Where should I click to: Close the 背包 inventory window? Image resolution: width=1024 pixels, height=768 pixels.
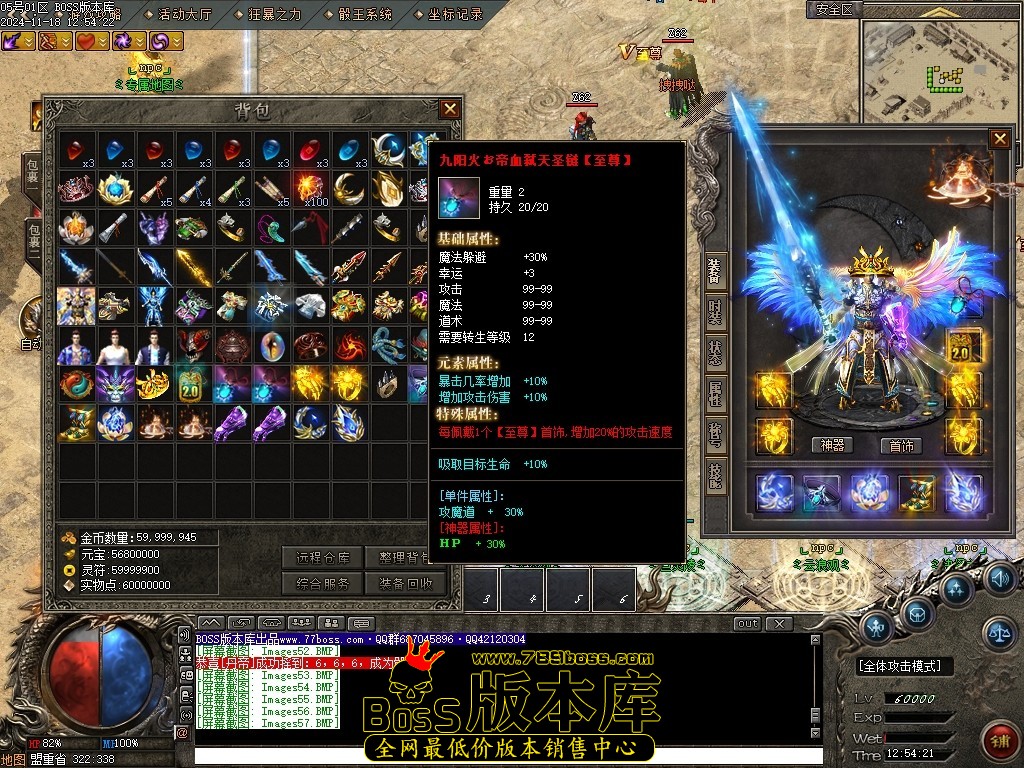point(450,109)
